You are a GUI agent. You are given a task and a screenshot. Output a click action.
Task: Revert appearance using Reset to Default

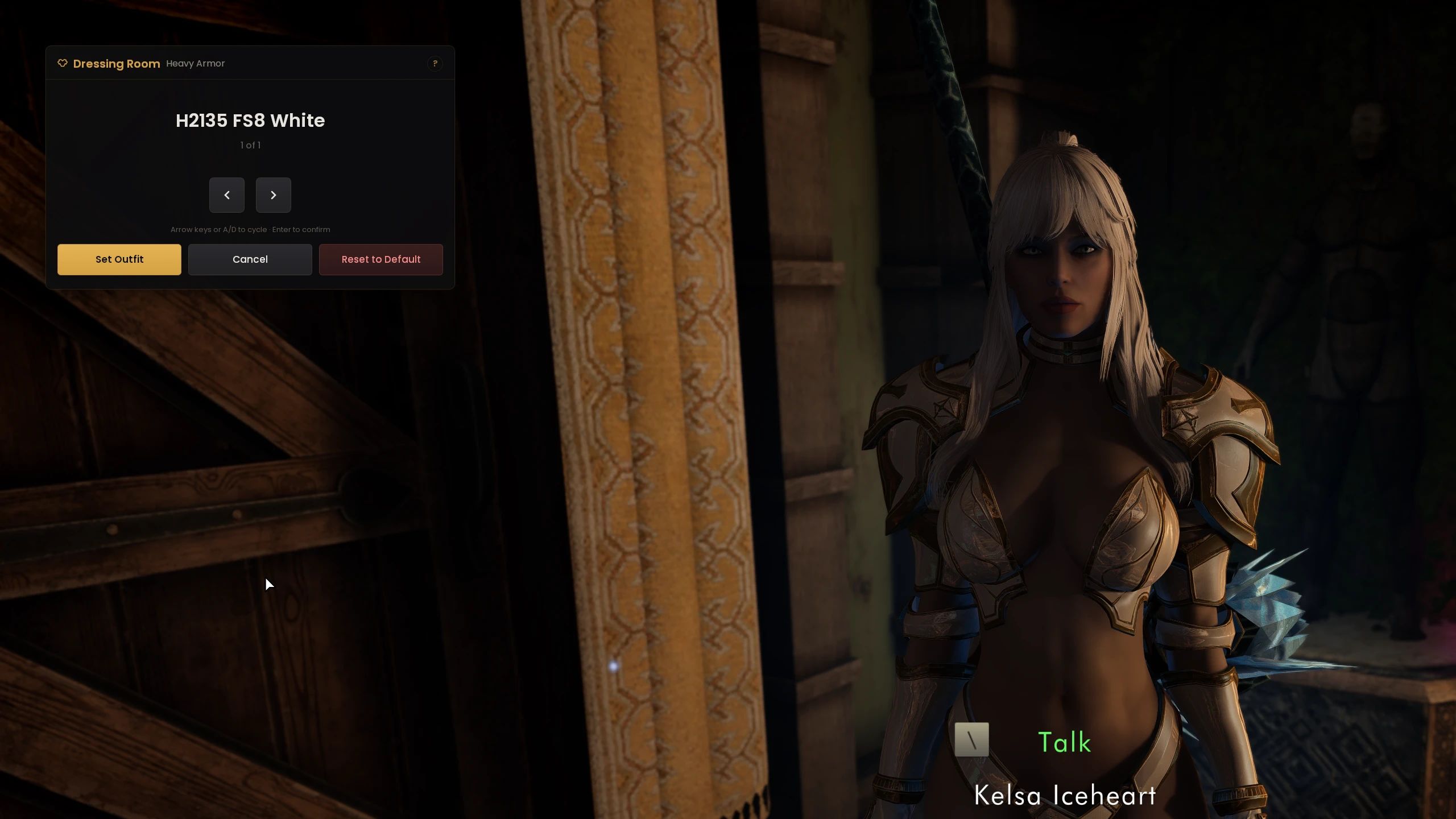tap(381, 259)
